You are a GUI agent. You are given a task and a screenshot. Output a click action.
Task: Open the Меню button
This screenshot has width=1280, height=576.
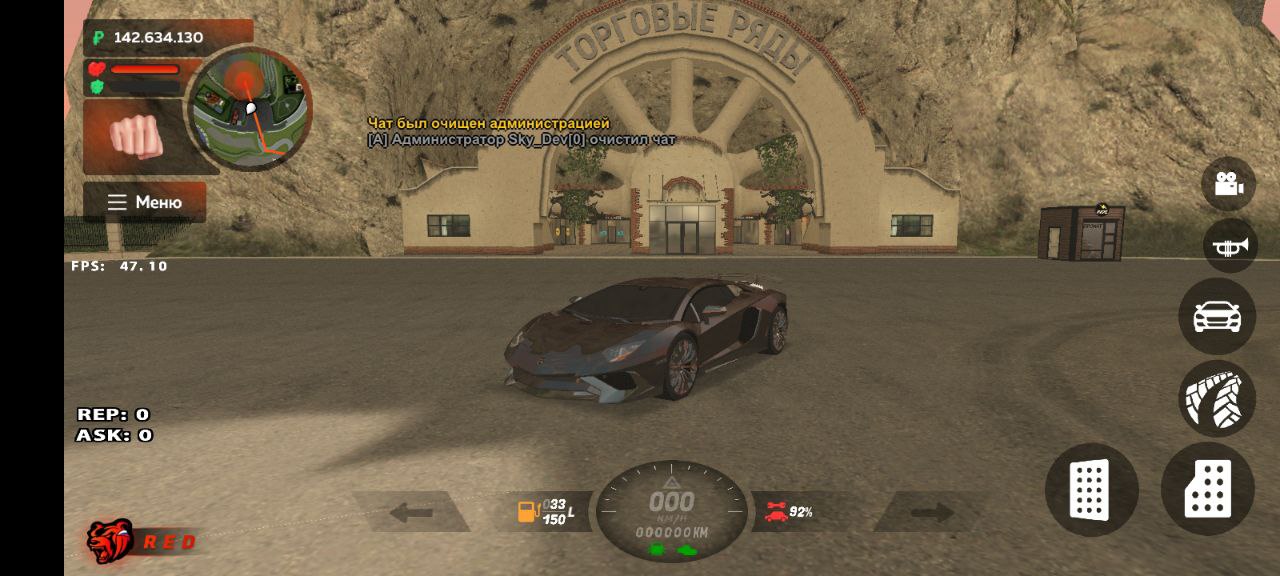tap(144, 202)
